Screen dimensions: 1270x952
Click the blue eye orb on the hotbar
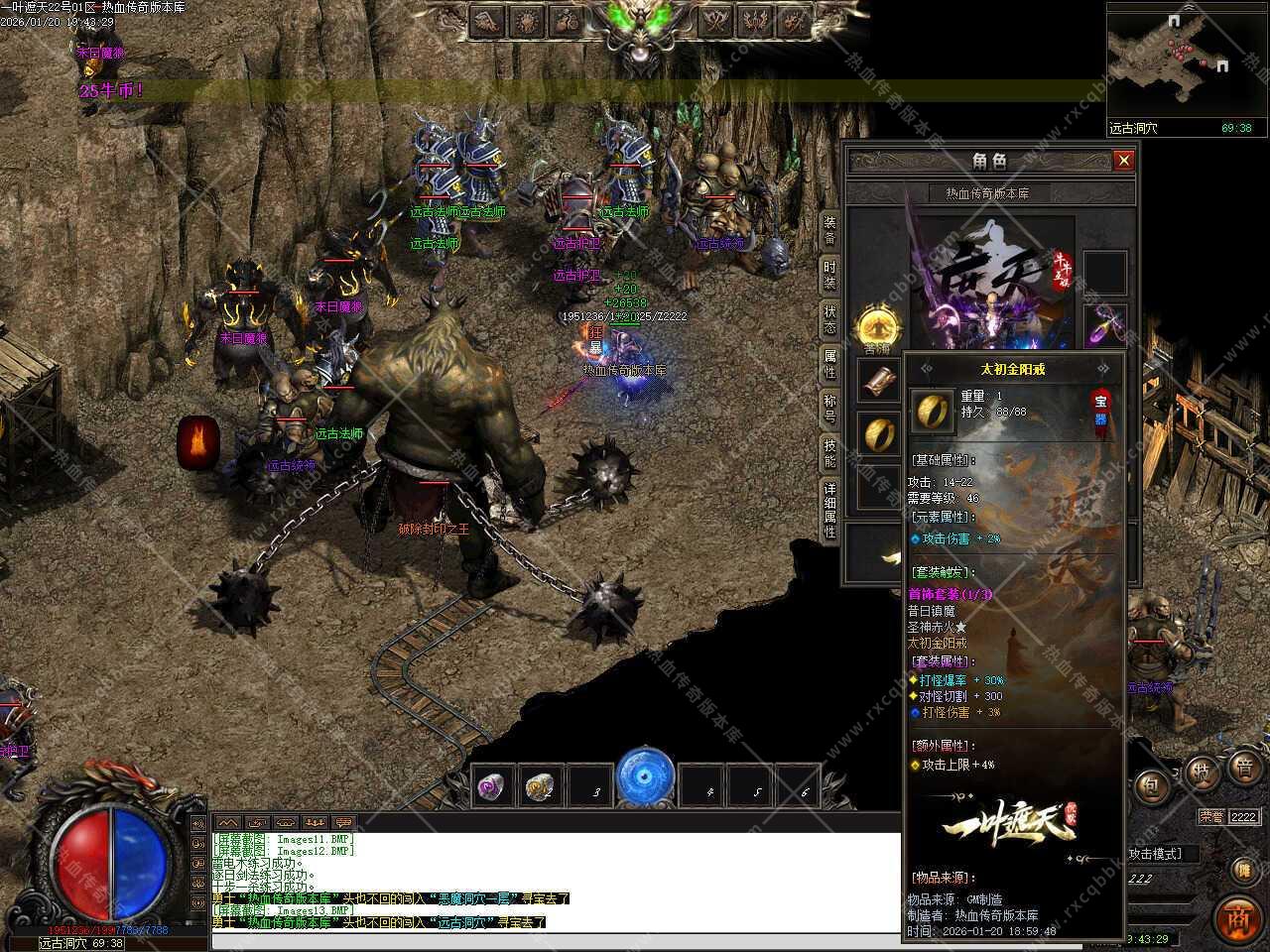[645, 776]
